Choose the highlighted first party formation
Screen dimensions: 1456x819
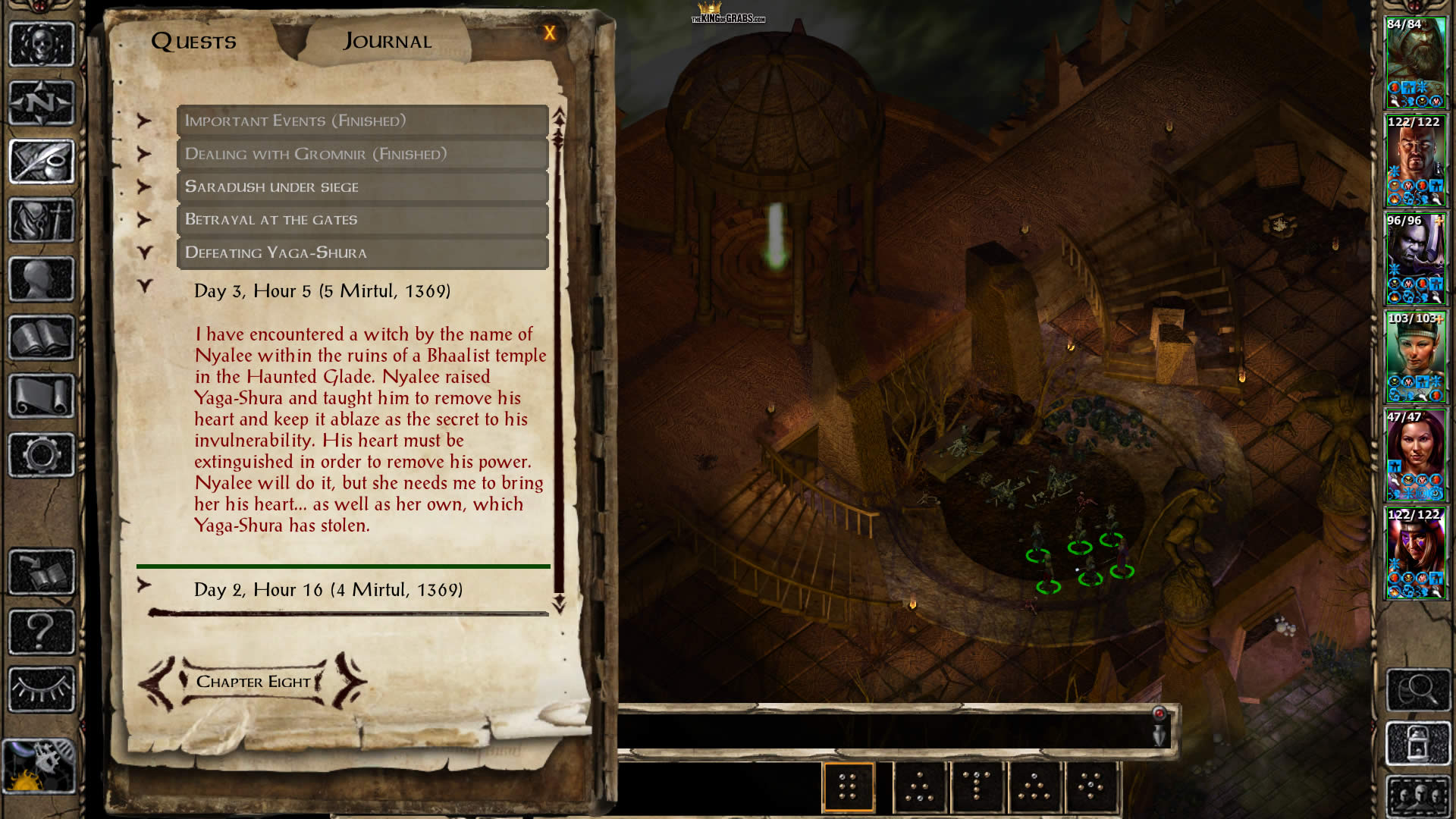pos(848,786)
